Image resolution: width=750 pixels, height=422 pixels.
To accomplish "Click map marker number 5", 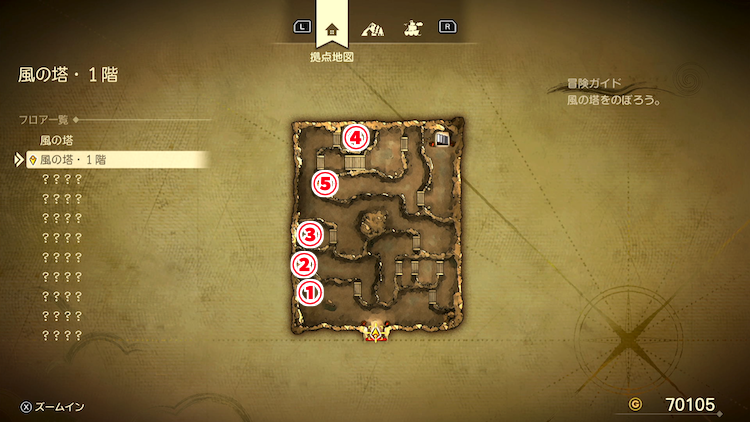I will tap(326, 183).
